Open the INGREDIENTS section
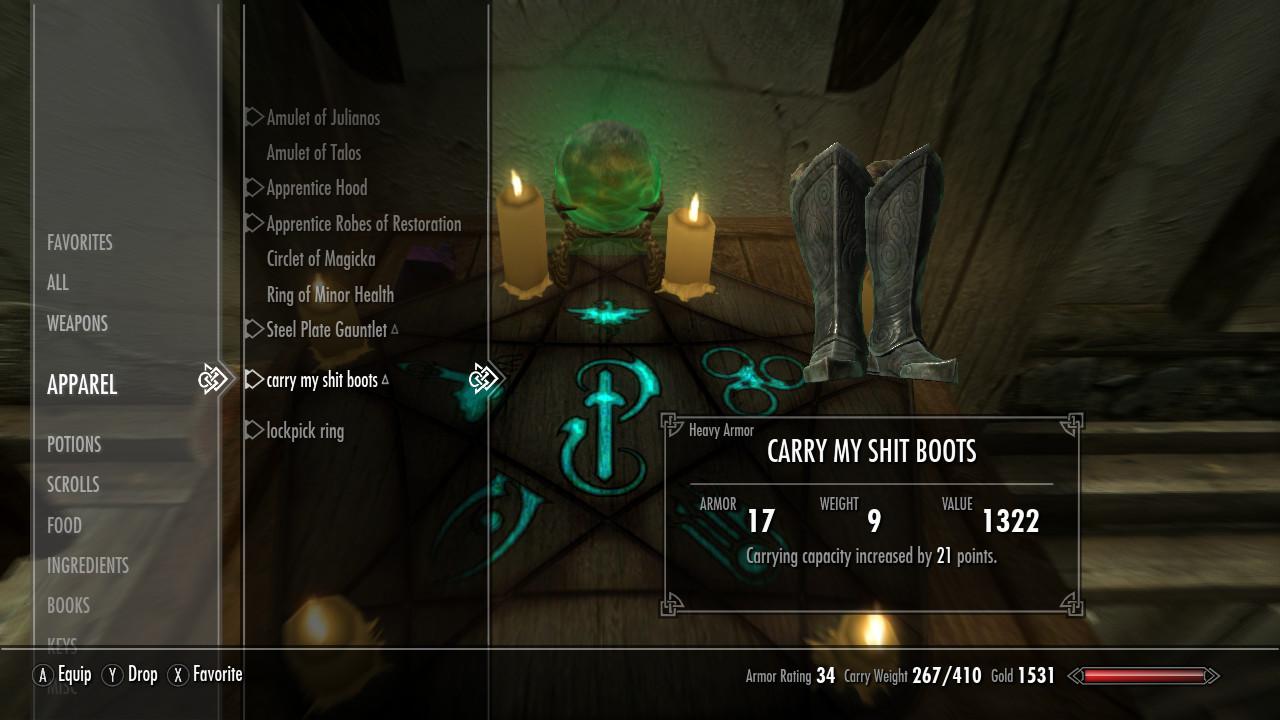The image size is (1280, 720). pos(88,565)
